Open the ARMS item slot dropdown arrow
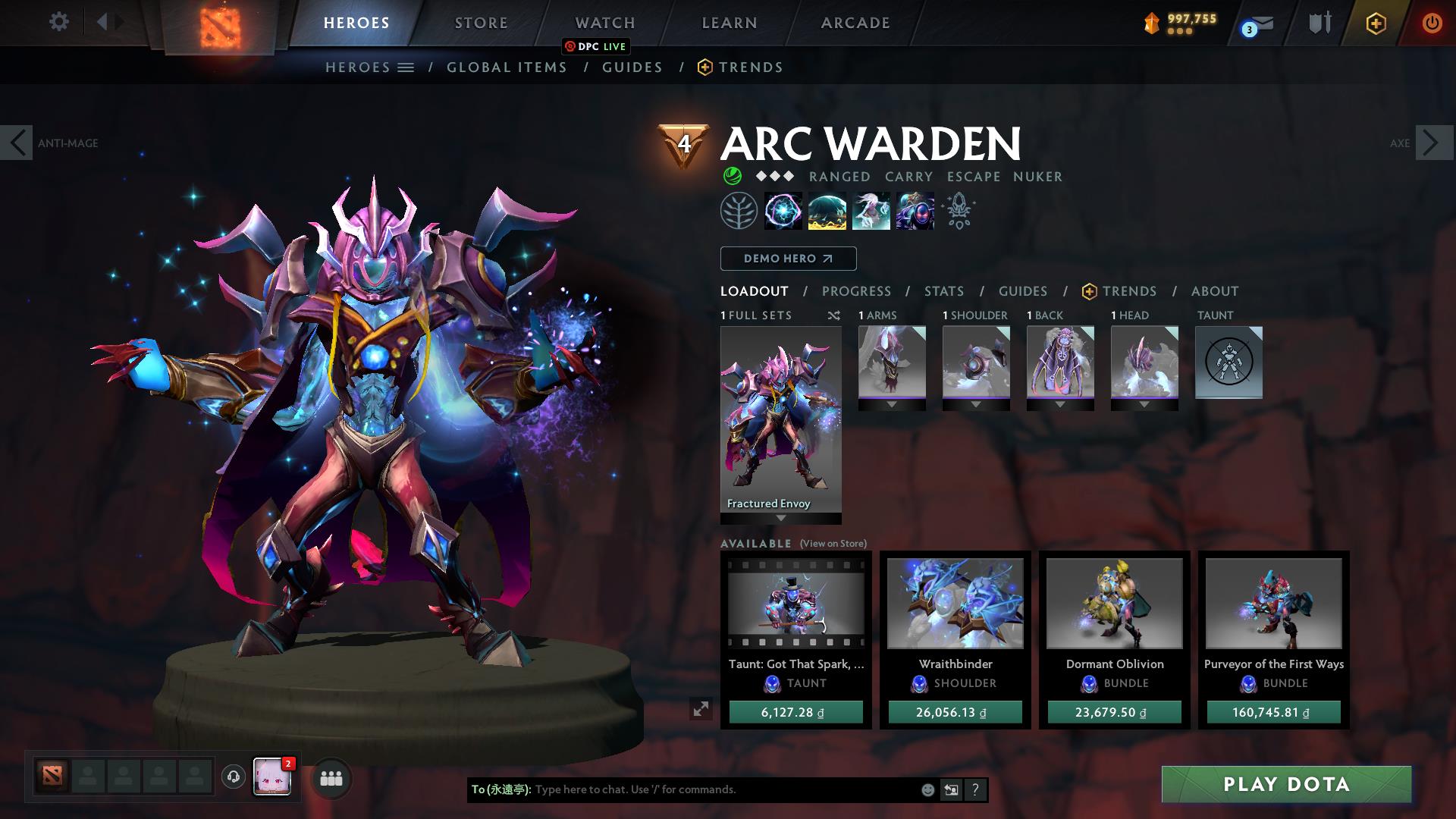The height and width of the screenshot is (819, 1456). [x=892, y=403]
